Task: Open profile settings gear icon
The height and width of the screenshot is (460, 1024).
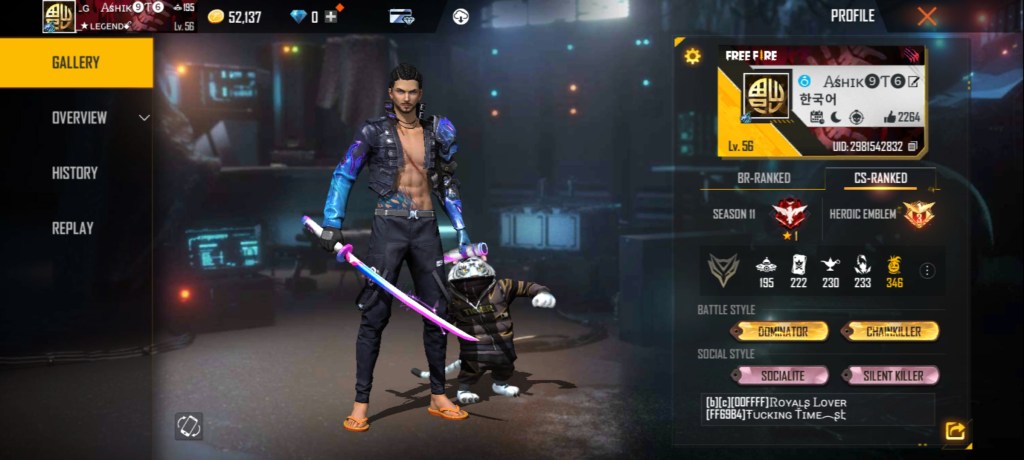Action: click(x=692, y=56)
